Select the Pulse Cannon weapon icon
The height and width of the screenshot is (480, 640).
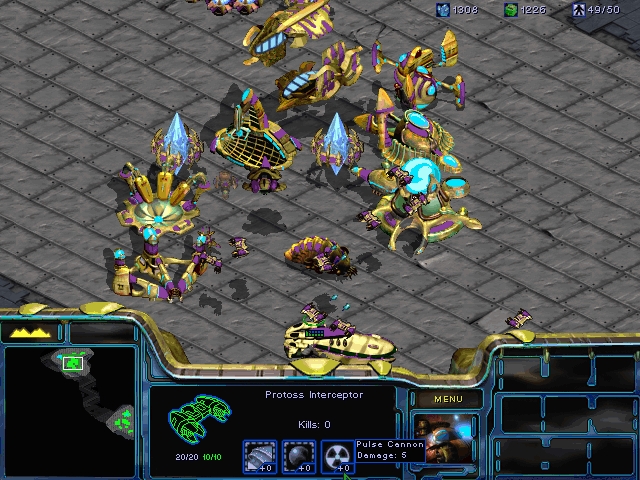tap(341, 455)
